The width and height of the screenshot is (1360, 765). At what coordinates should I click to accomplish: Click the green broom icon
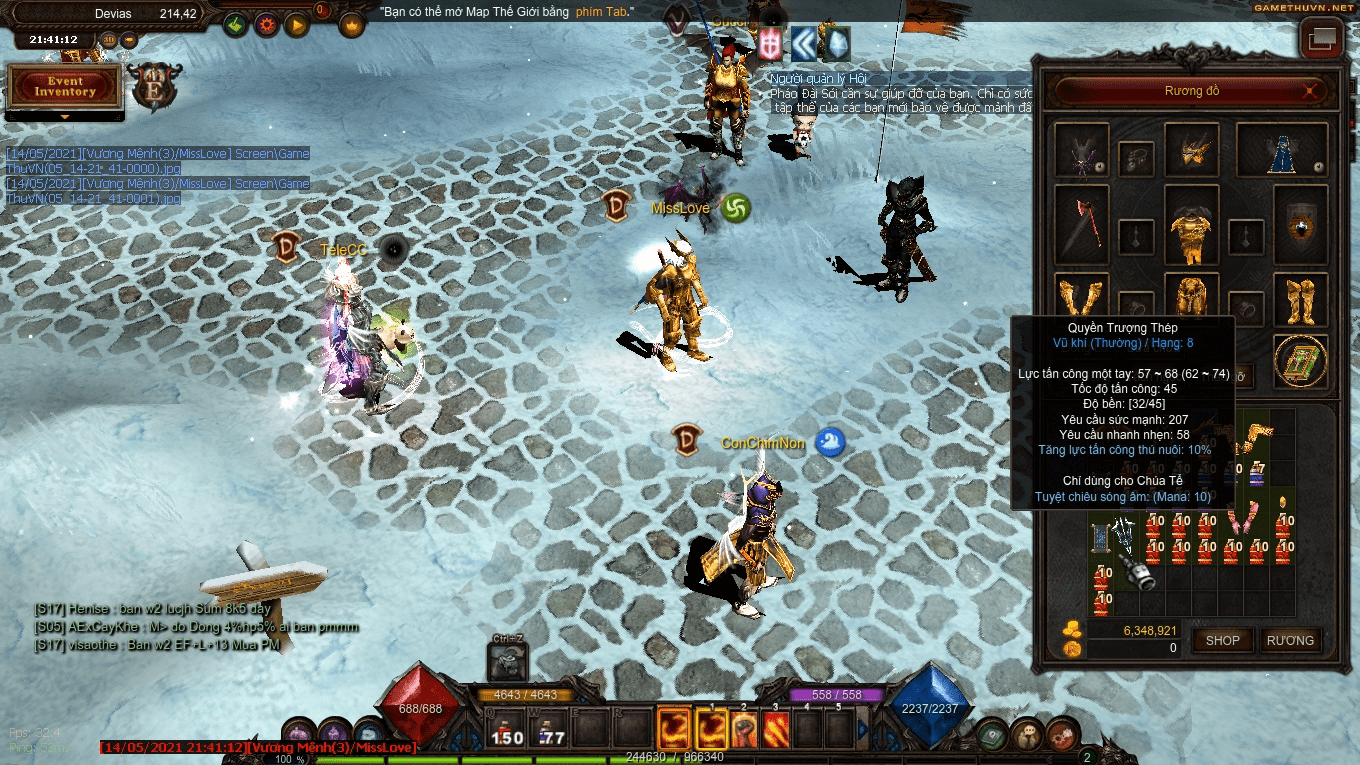236,25
